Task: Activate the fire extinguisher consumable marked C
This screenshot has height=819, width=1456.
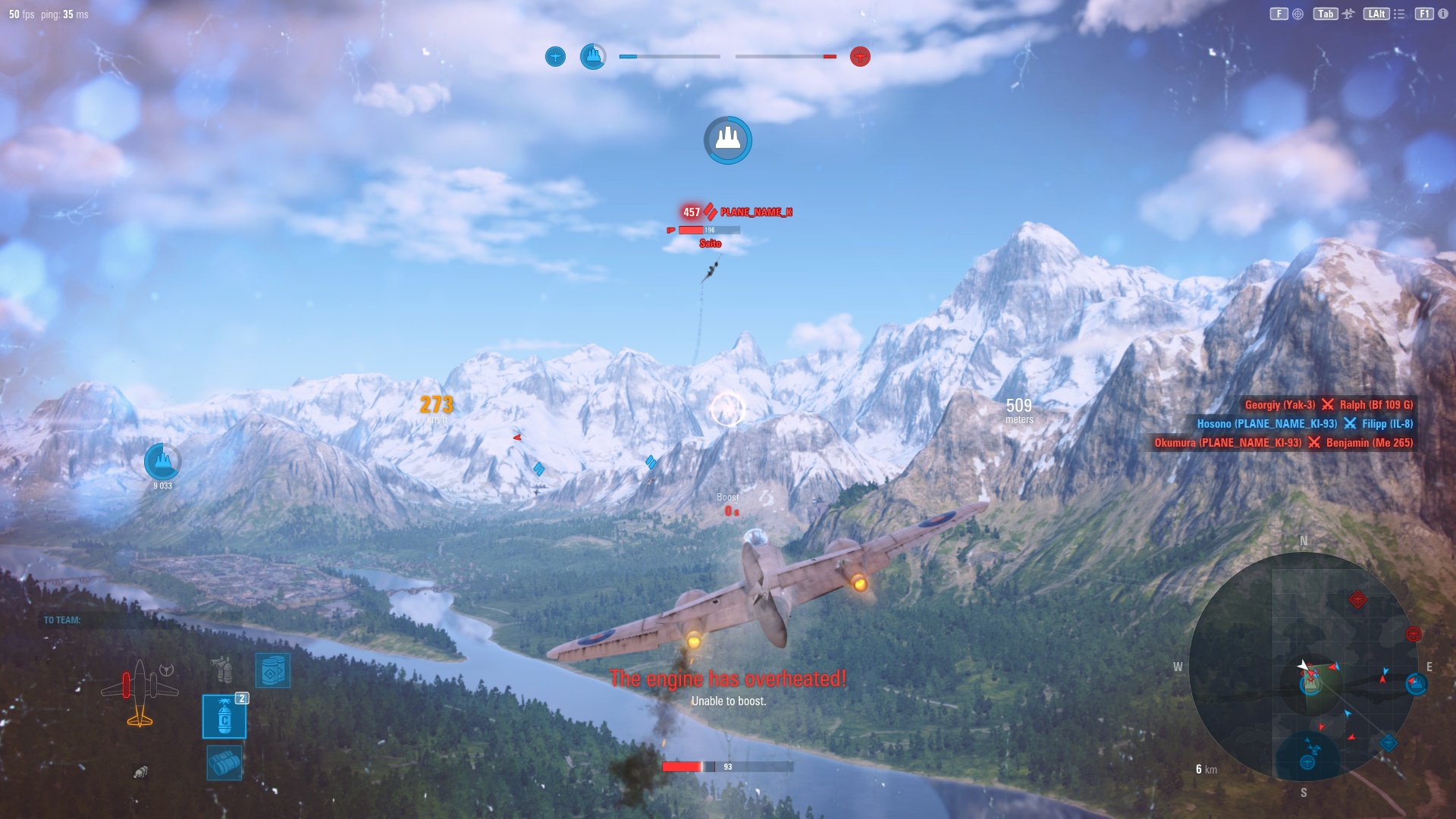Action: point(224,717)
